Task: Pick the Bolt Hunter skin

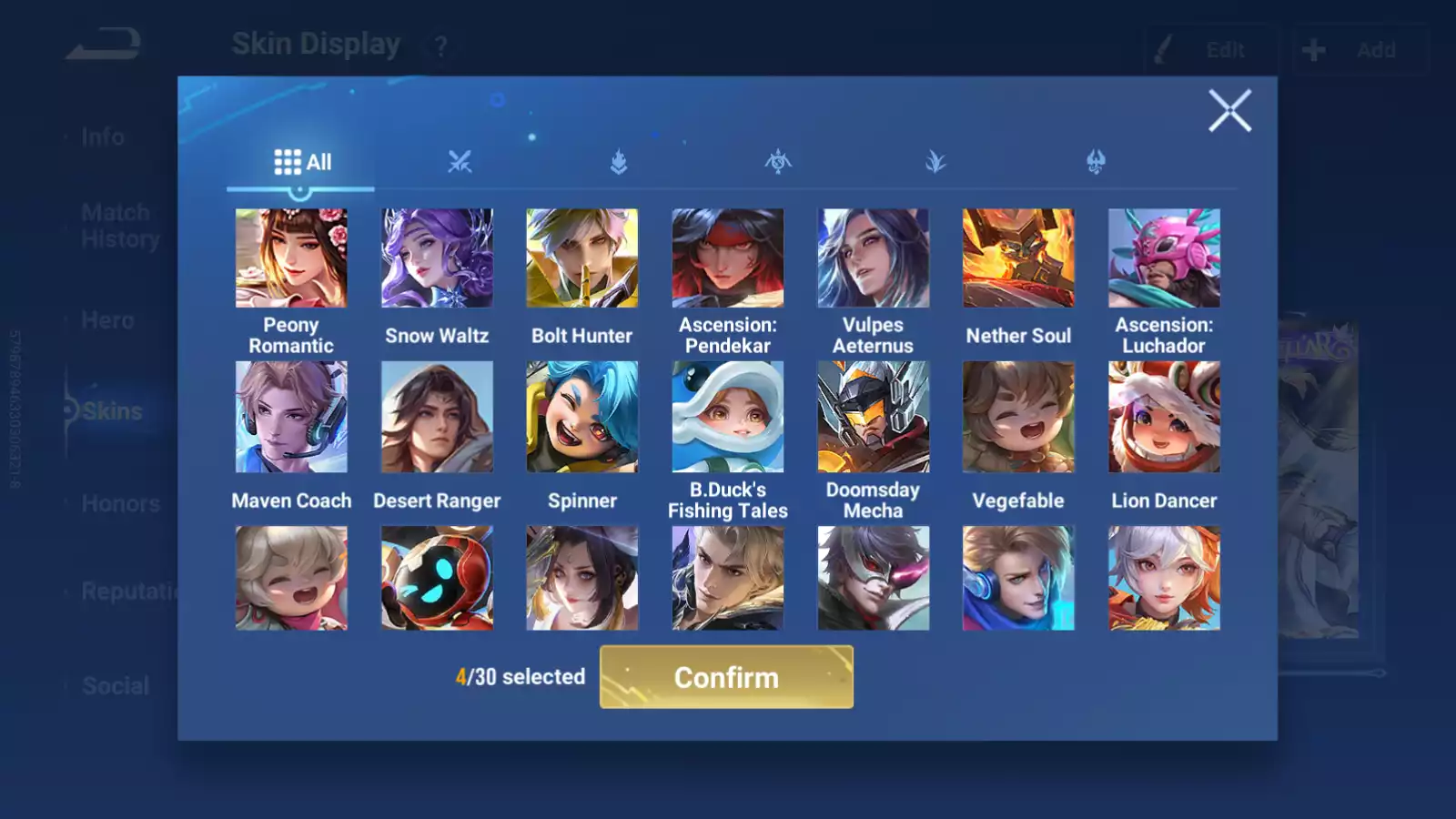Action: (582, 258)
